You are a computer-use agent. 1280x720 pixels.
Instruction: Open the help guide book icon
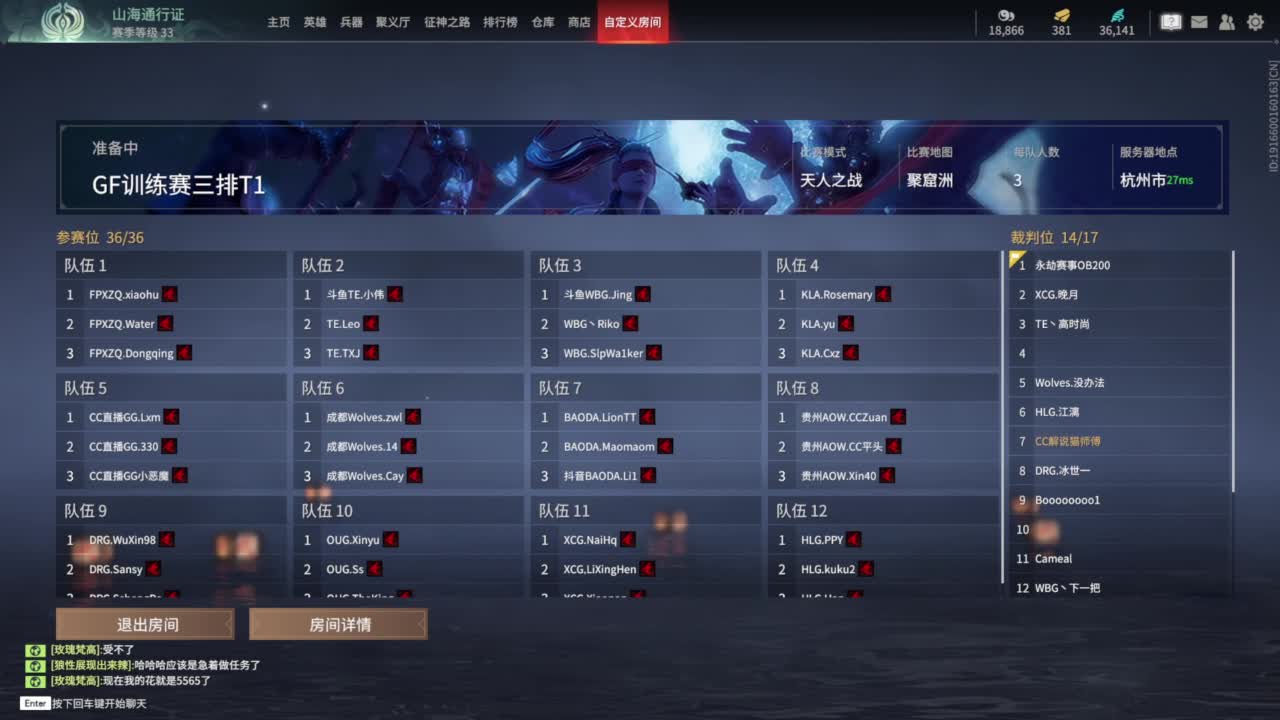pyautogui.click(x=1170, y=21)
